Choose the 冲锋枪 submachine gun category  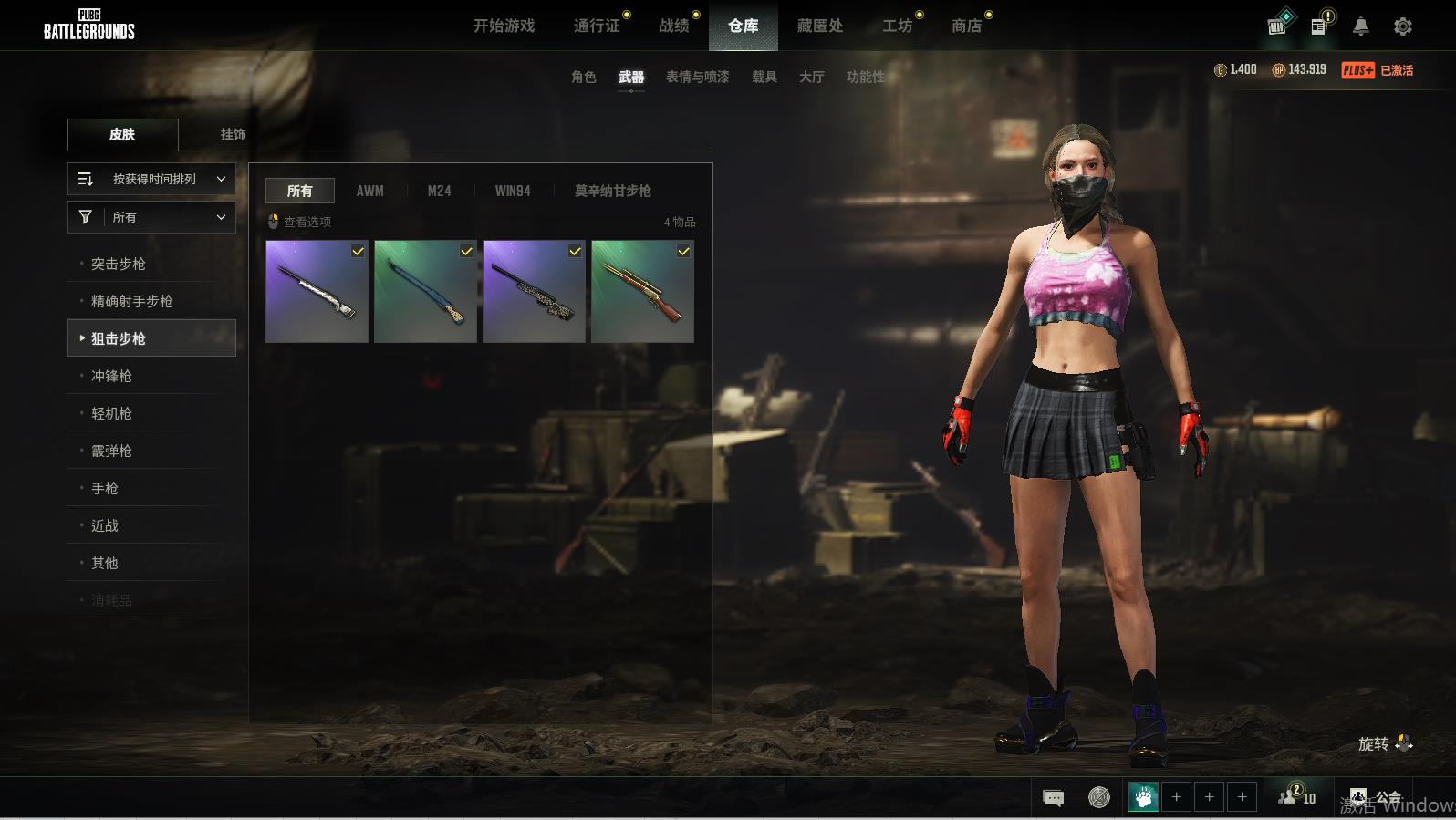pos(111,376)
